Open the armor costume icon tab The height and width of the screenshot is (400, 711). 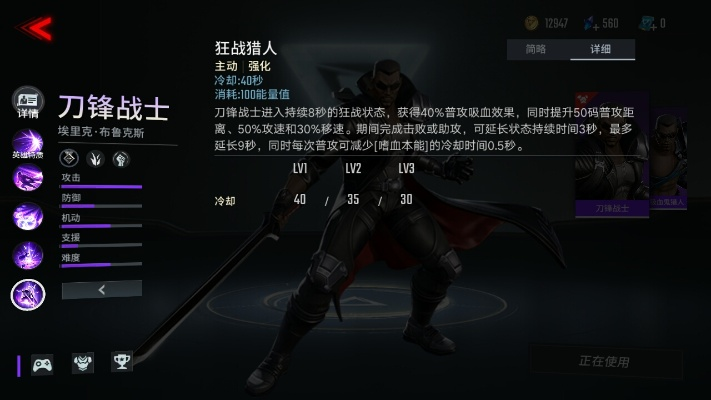tap(83, 363)
